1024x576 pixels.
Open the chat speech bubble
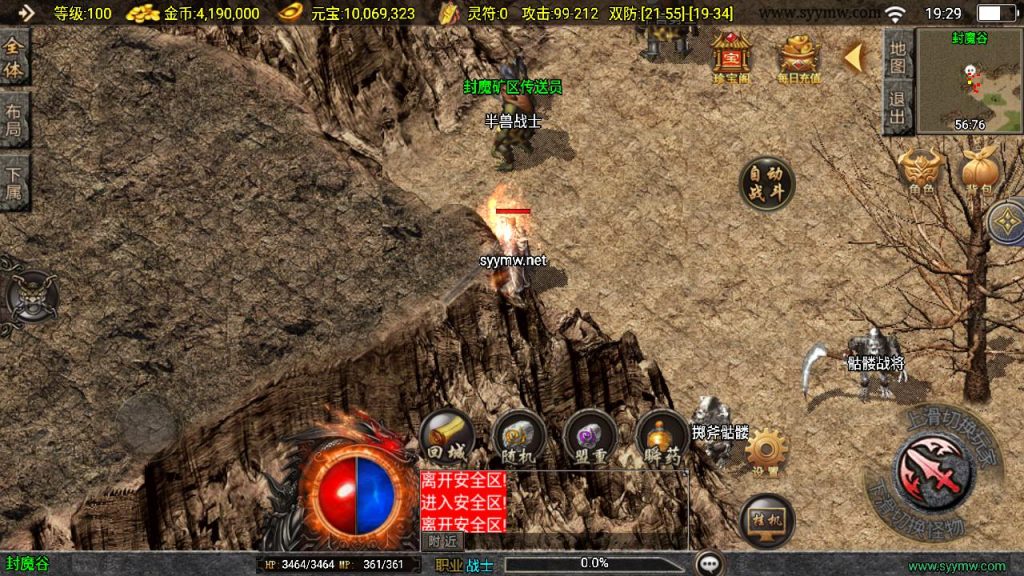(710, 564)
